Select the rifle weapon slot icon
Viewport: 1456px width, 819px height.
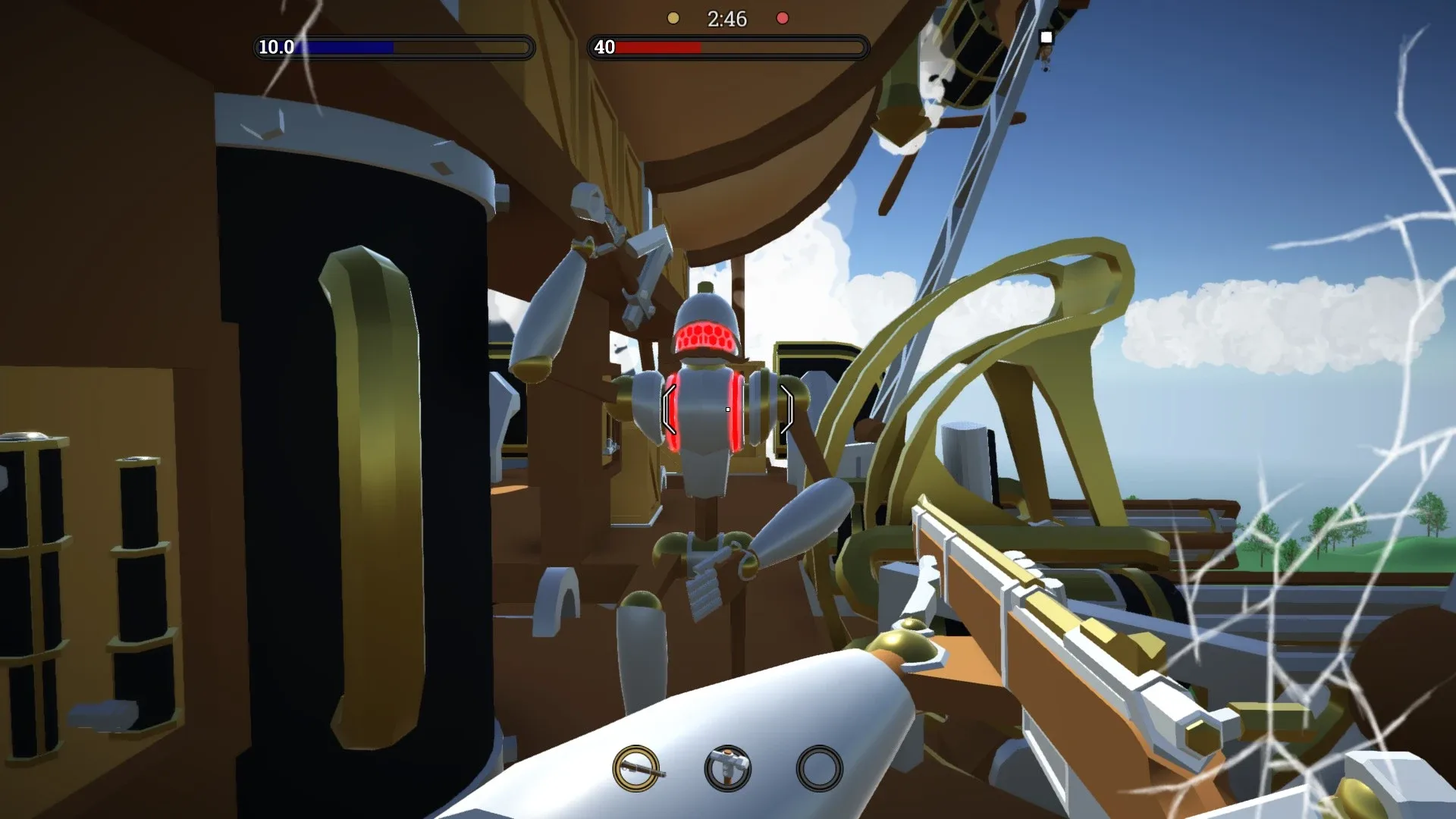(637, 770)
